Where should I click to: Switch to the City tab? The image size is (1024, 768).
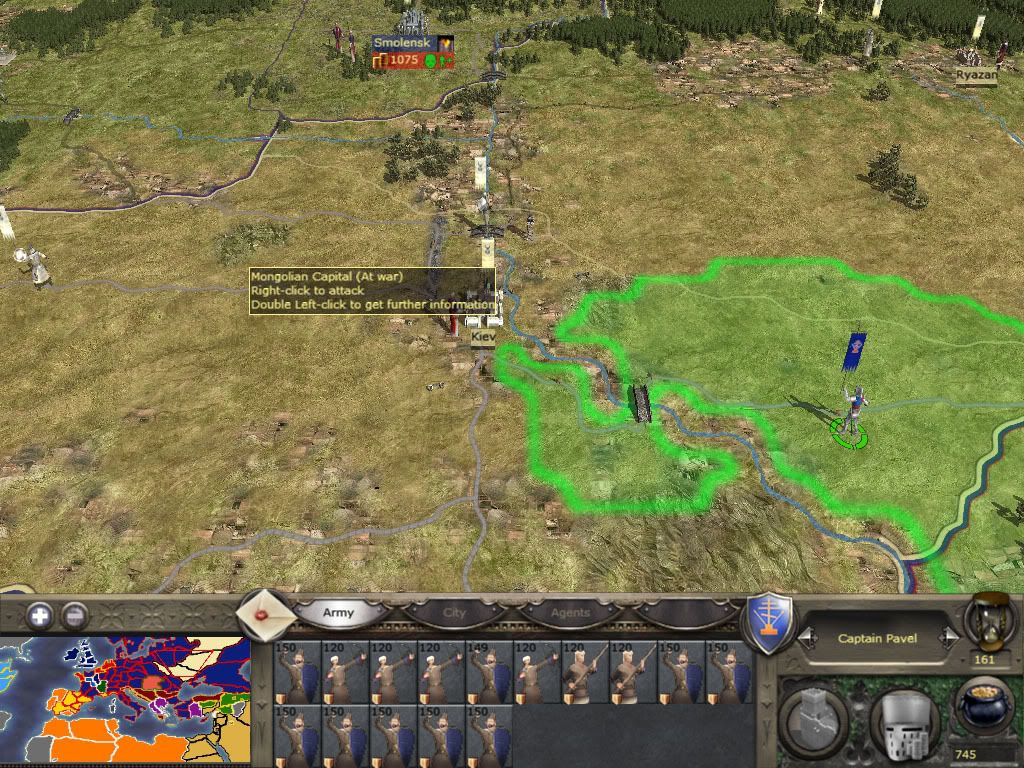pos(454,613)
